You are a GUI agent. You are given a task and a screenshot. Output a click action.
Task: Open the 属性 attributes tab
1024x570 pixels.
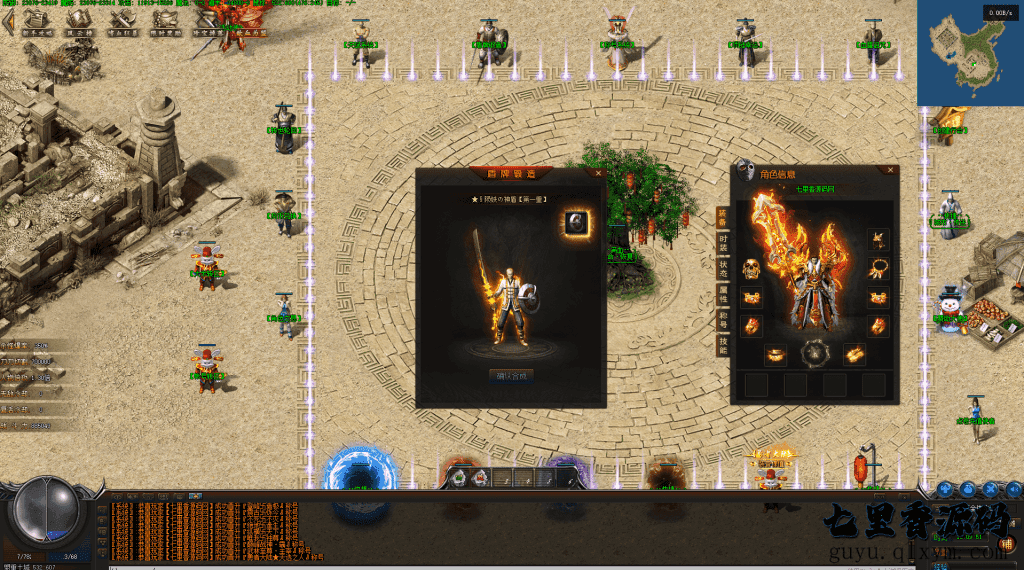[722, 295]
